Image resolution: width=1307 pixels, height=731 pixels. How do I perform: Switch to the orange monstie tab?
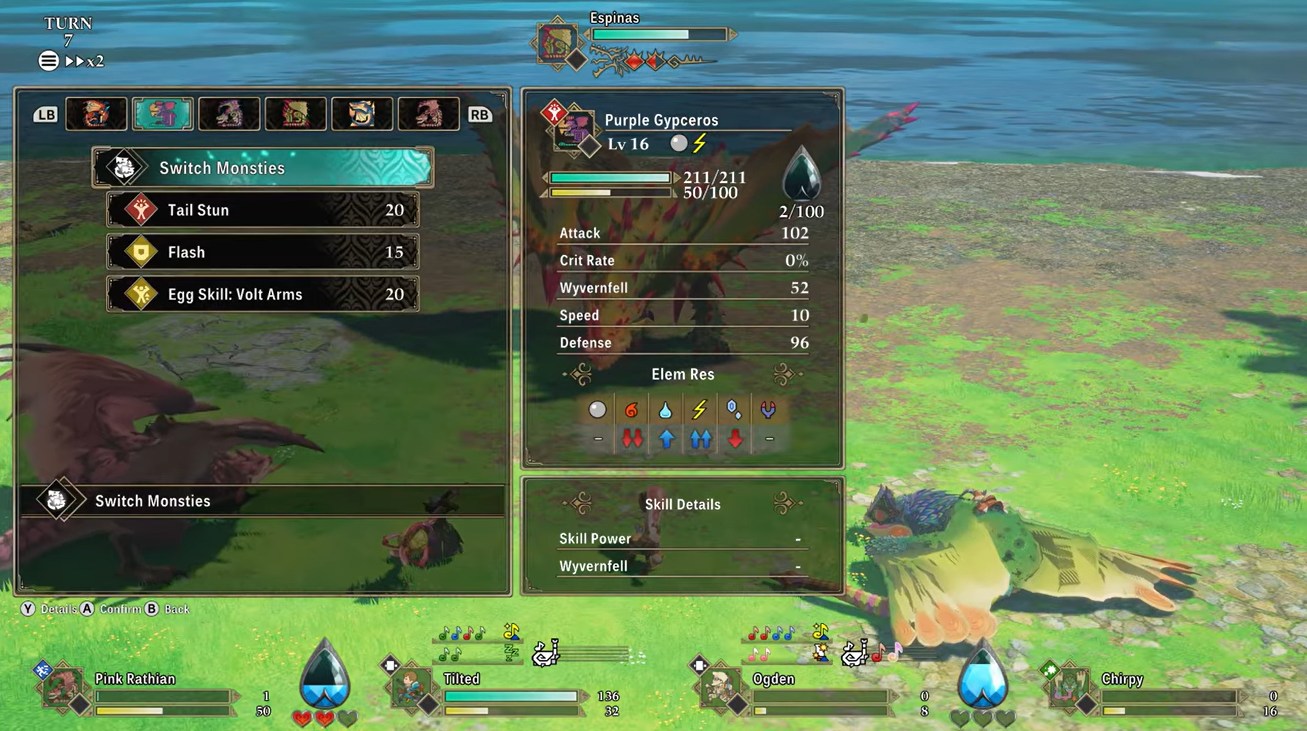(97, 114)
